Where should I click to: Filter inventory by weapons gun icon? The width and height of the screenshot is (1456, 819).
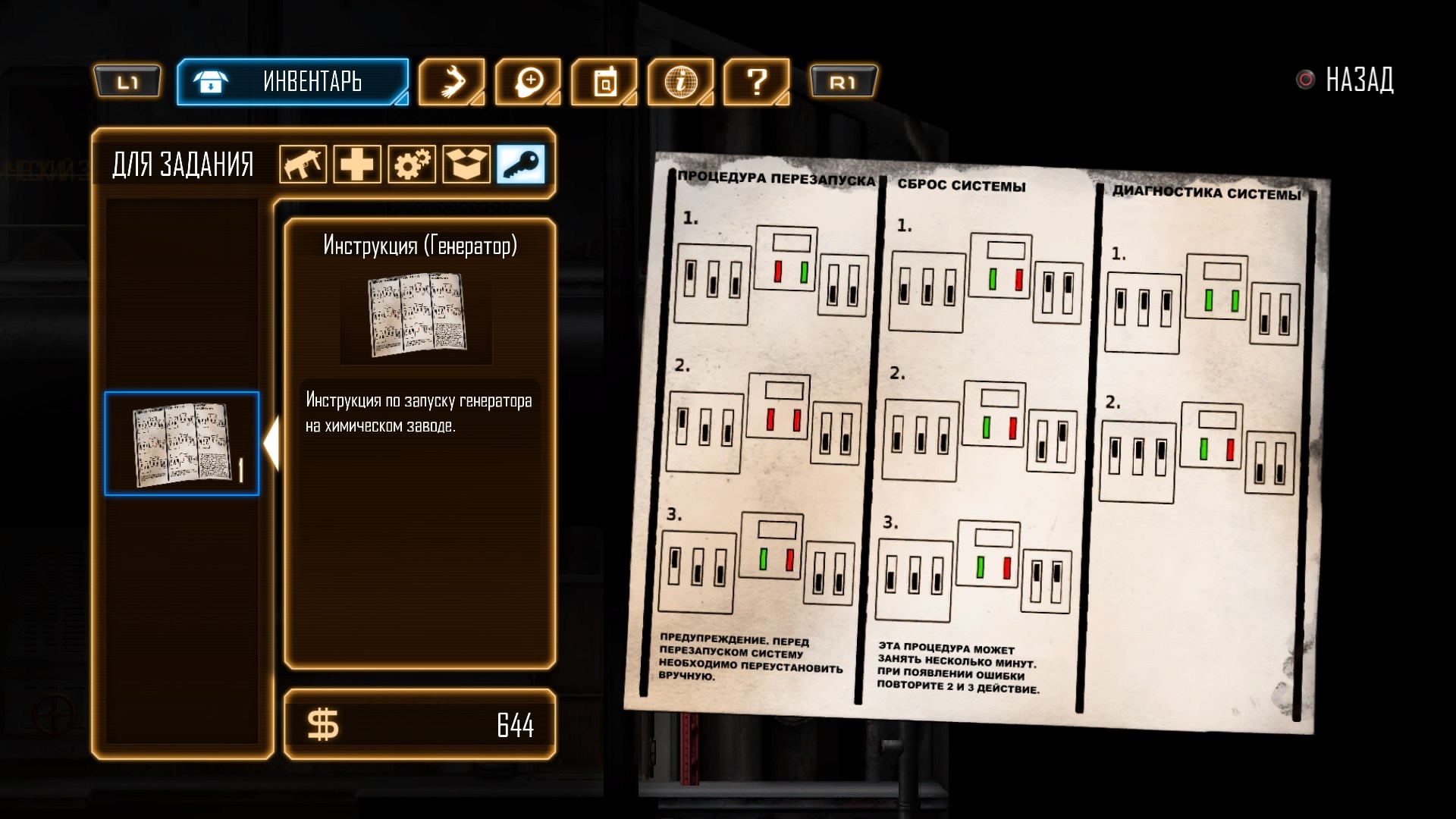[303, 164]
